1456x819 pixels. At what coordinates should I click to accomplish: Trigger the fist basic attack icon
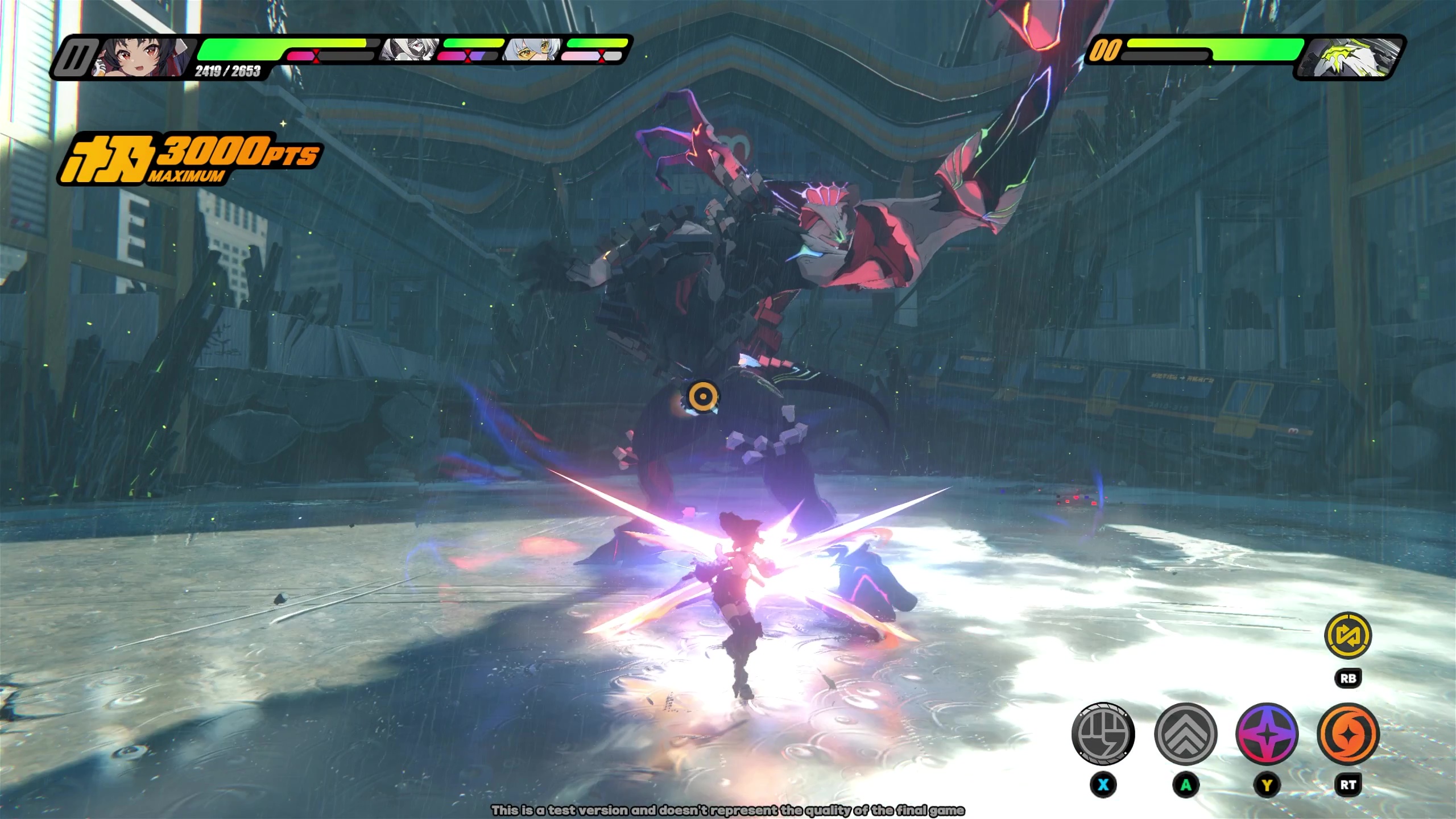point(1103,734)
